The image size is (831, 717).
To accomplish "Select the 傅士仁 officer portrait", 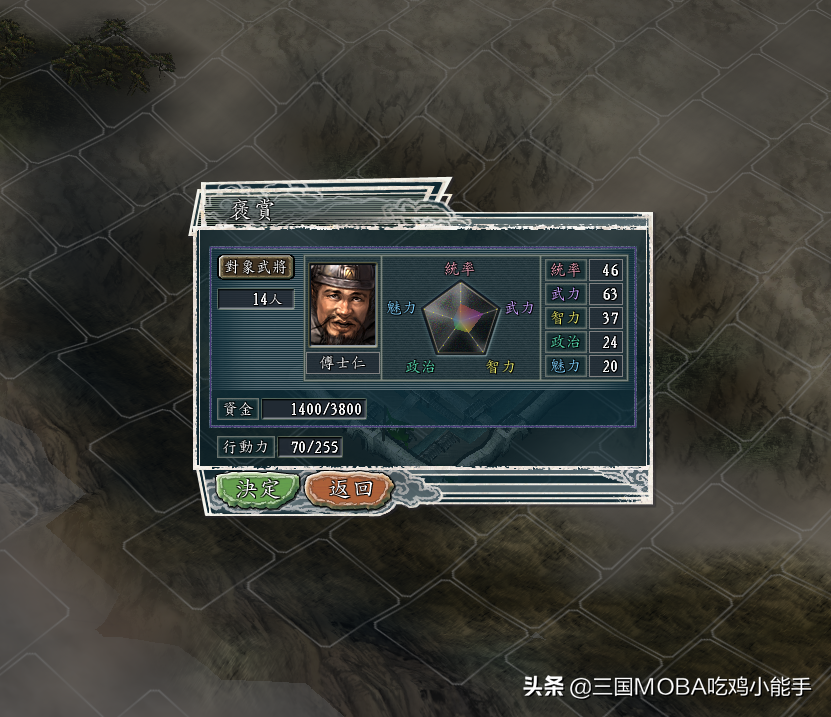I will pos(342,305).
